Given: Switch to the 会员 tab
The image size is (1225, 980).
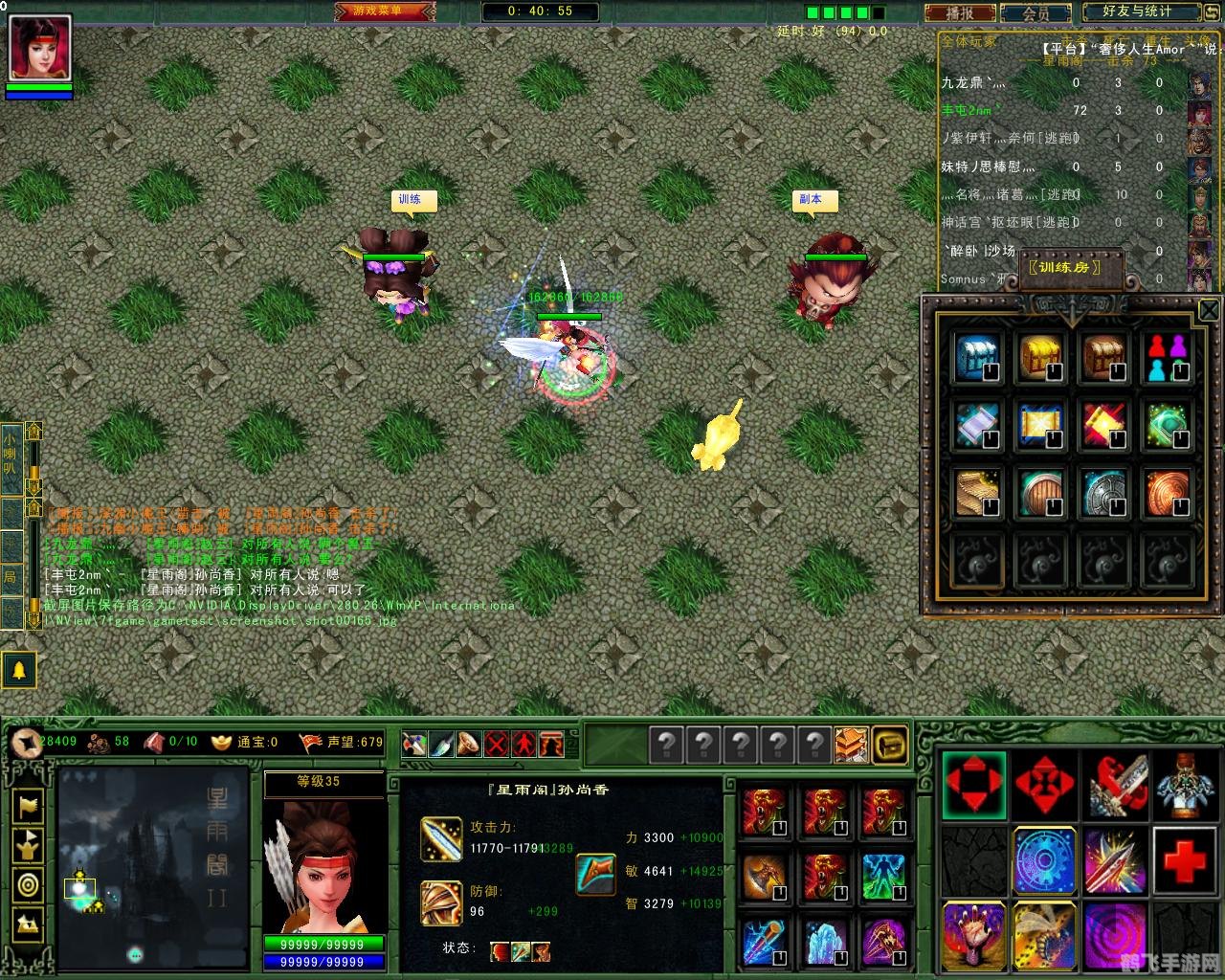Looking at the screenshot, I should [x=1036, y=13].
